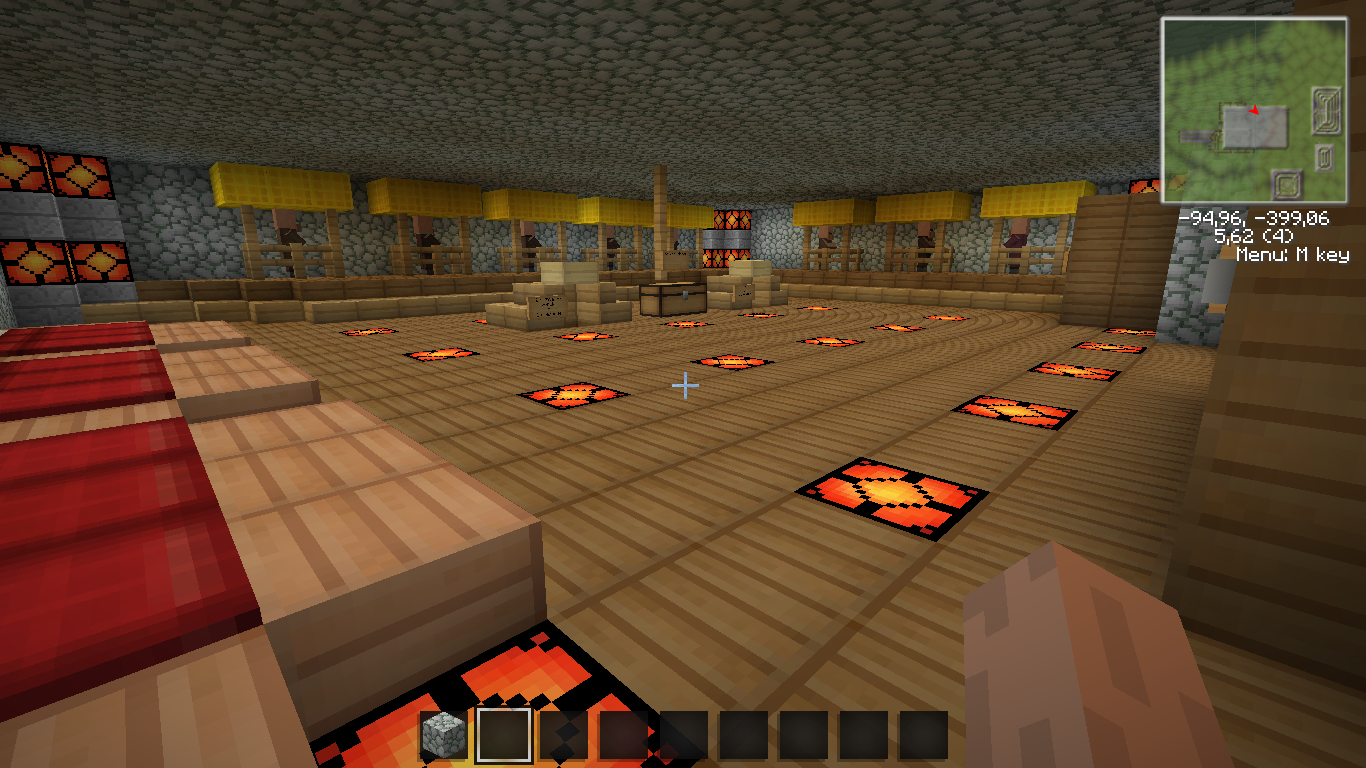
Task: Select the cobblestone block hotbar slot
Action: pos(443,735)
